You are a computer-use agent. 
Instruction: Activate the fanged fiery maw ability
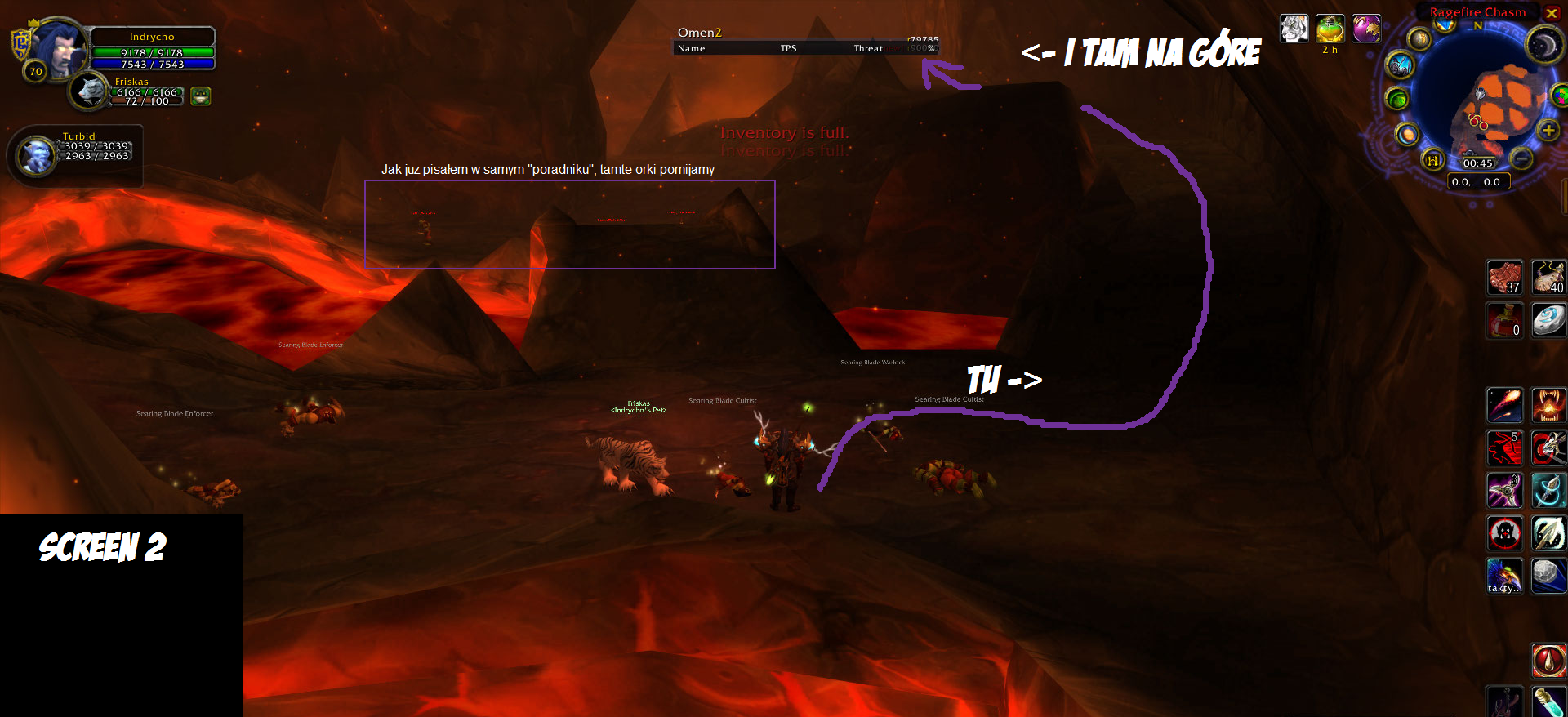(1548, 405)
